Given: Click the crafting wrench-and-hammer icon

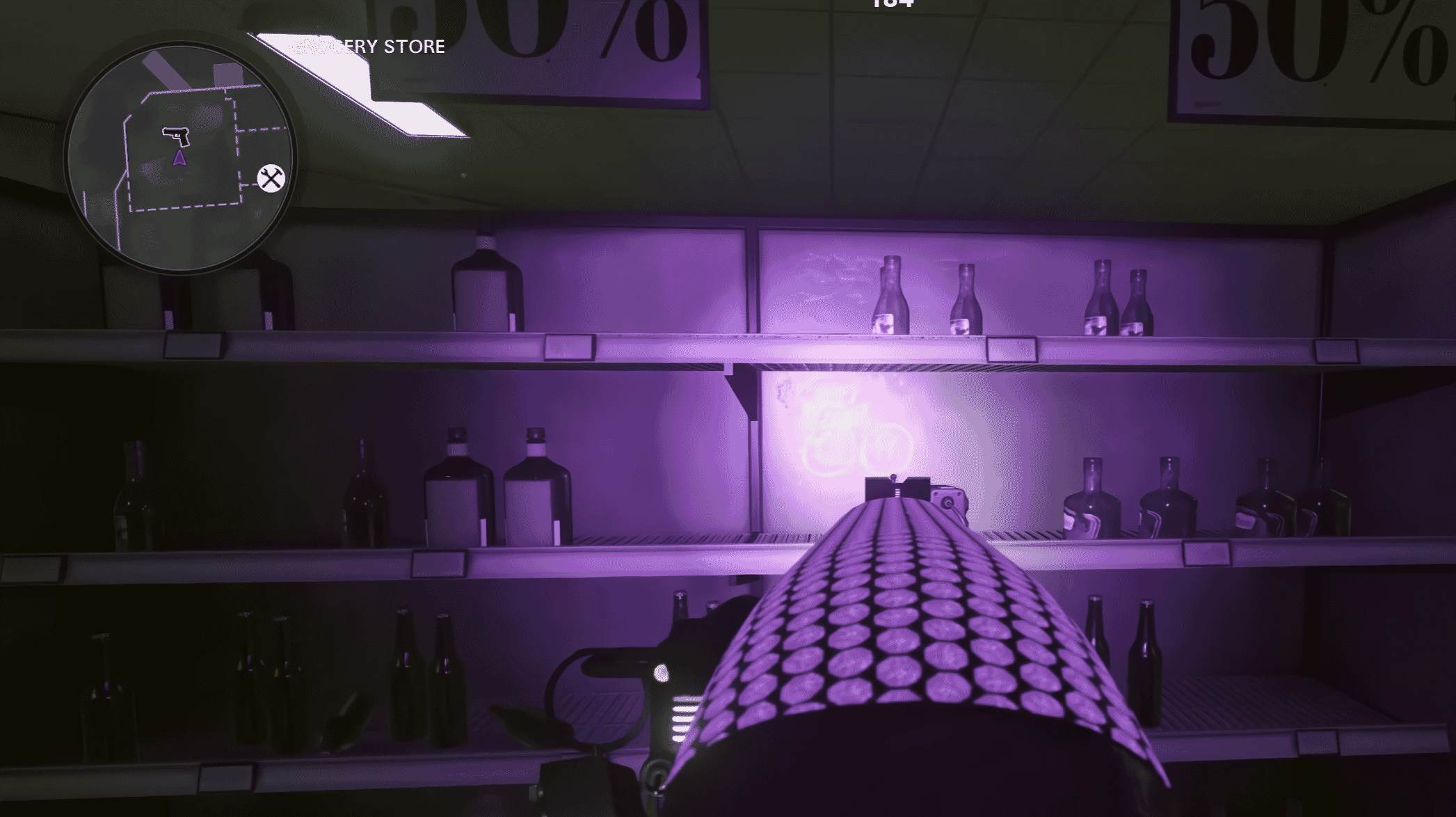Looking at the screenshot, I should [x=270, y=180].
